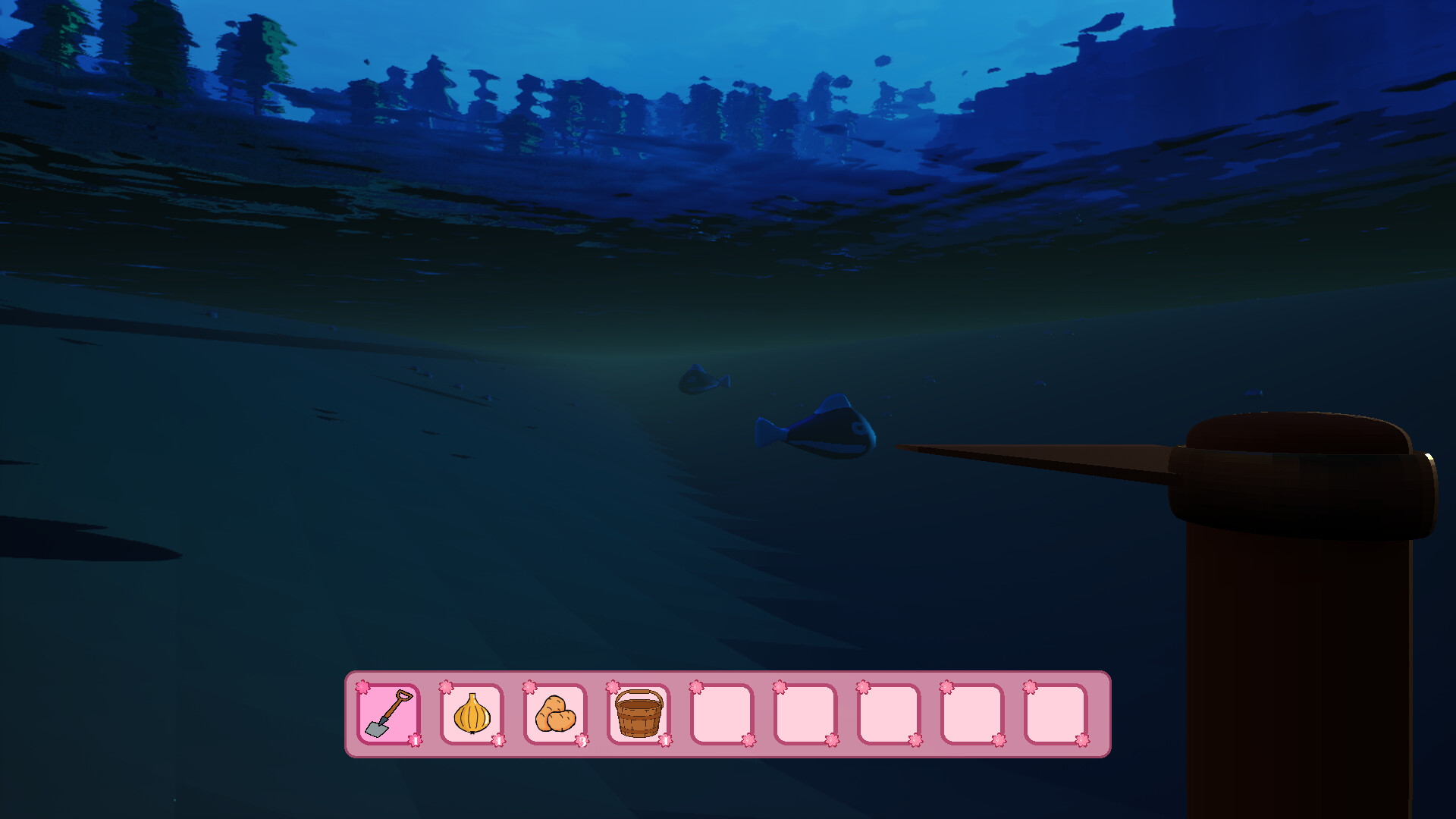Click the shovel slot's quantity badge
The width and height of the screenshot is (1456, 819).
point(416,740)
